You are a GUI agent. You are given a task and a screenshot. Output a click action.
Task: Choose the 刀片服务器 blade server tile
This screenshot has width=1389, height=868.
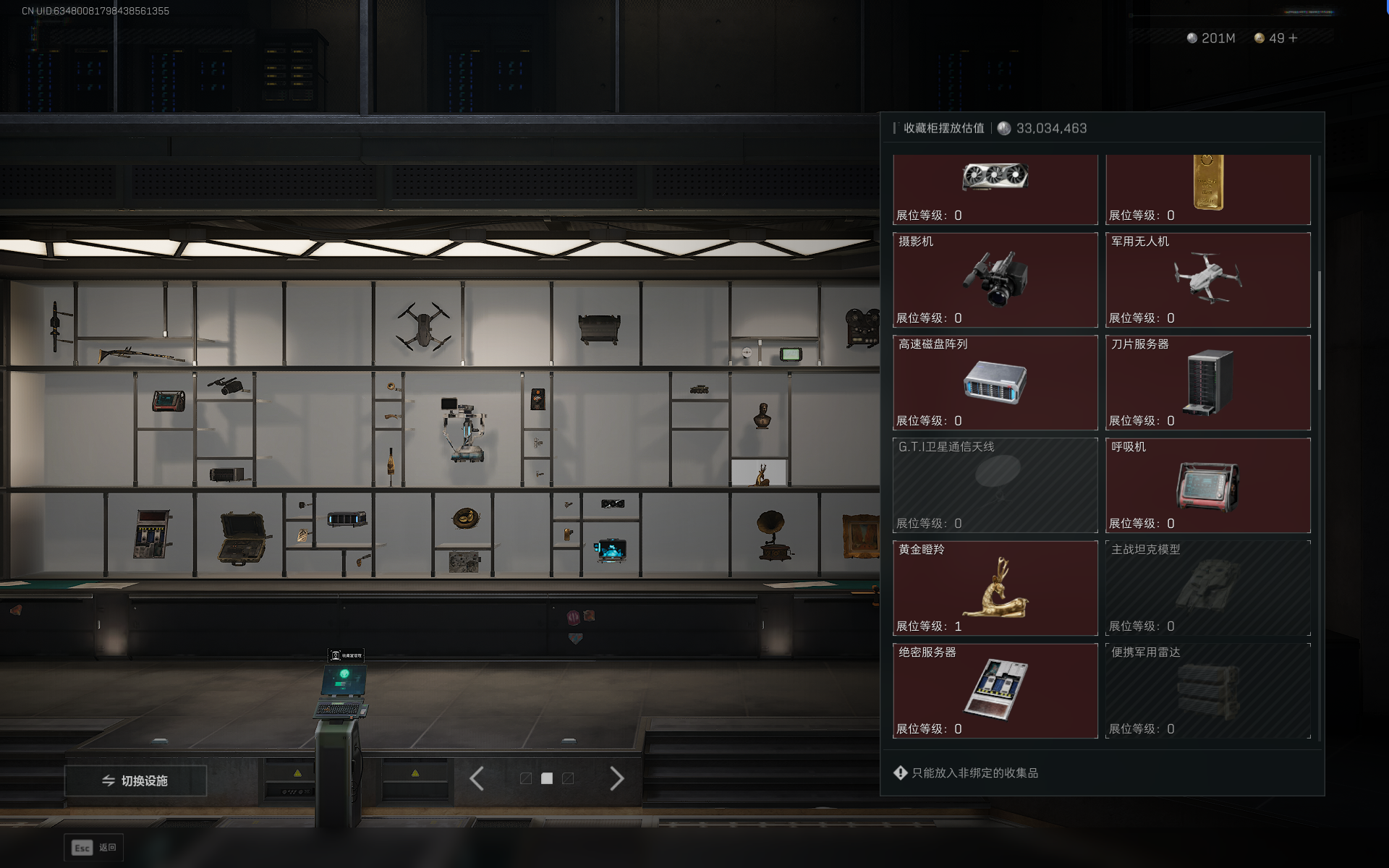point(1207,383)
